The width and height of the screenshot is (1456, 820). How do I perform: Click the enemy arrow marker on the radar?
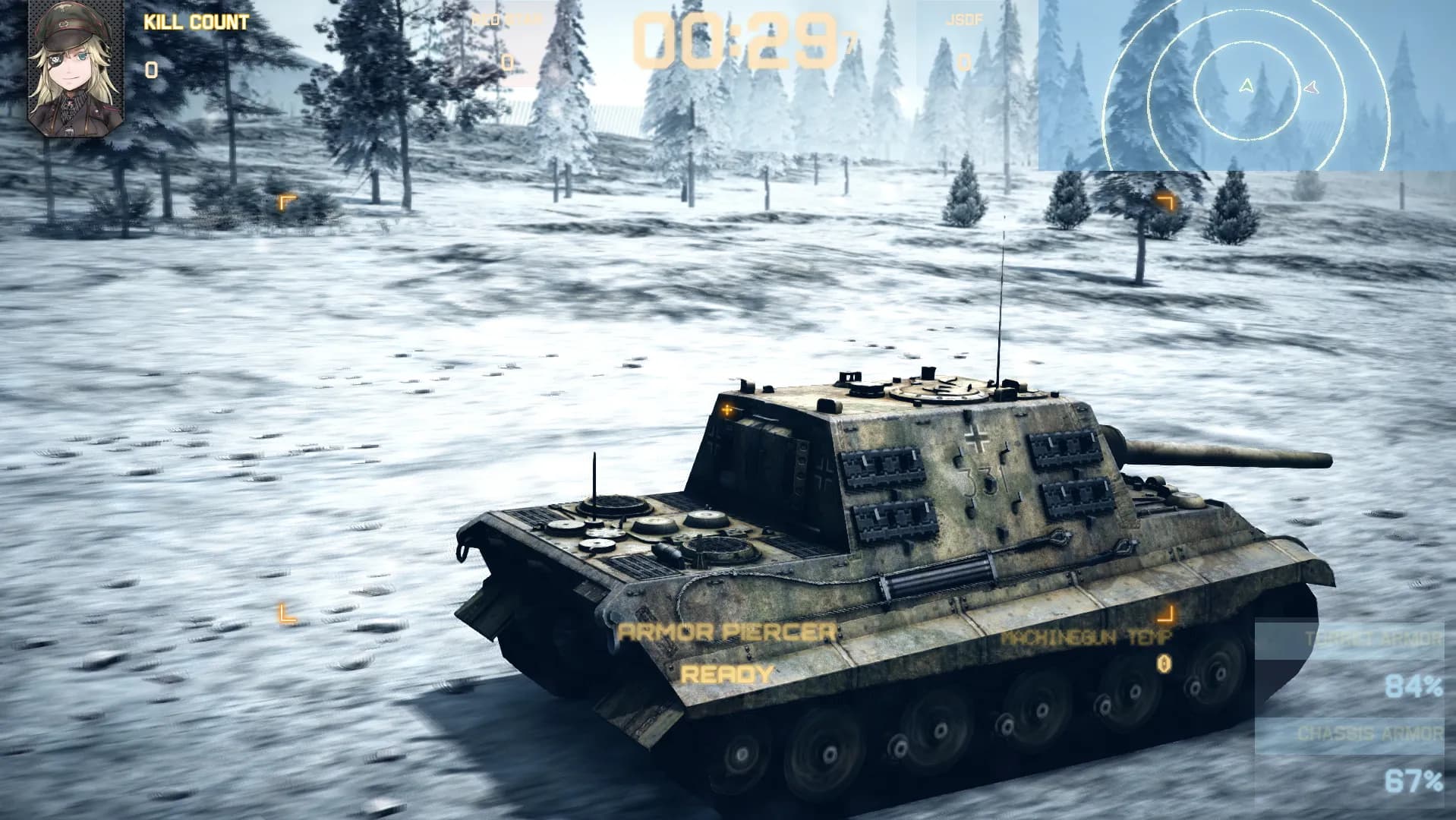click(x=1310, y=90)
